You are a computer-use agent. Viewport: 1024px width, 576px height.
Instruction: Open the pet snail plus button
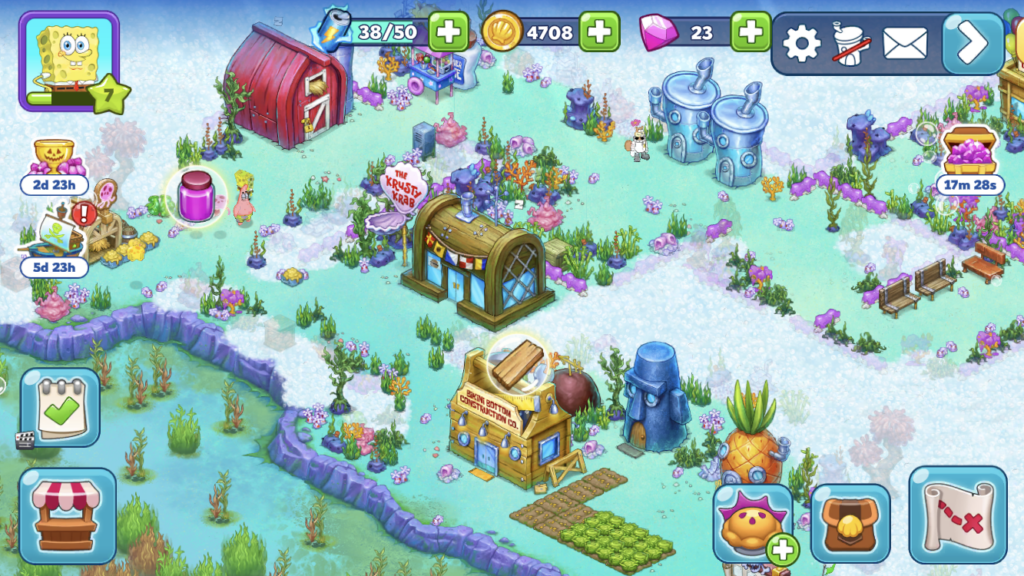784,548
